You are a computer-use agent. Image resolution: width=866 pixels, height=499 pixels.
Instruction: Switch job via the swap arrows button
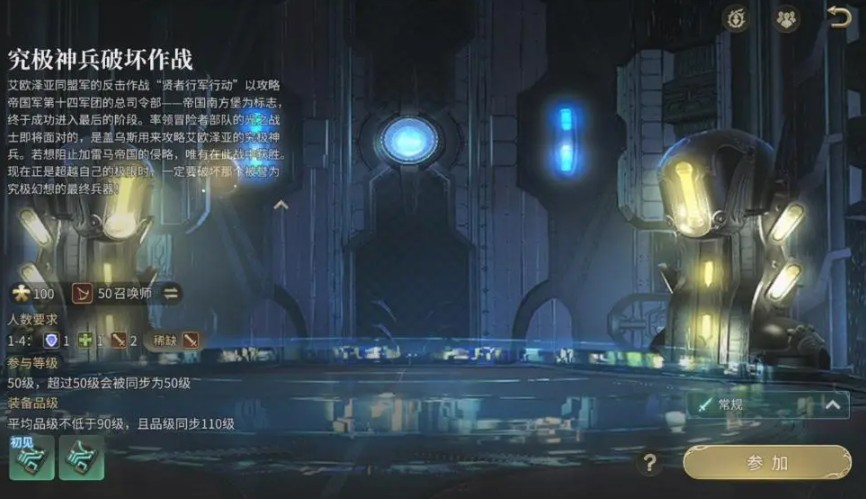172,293
